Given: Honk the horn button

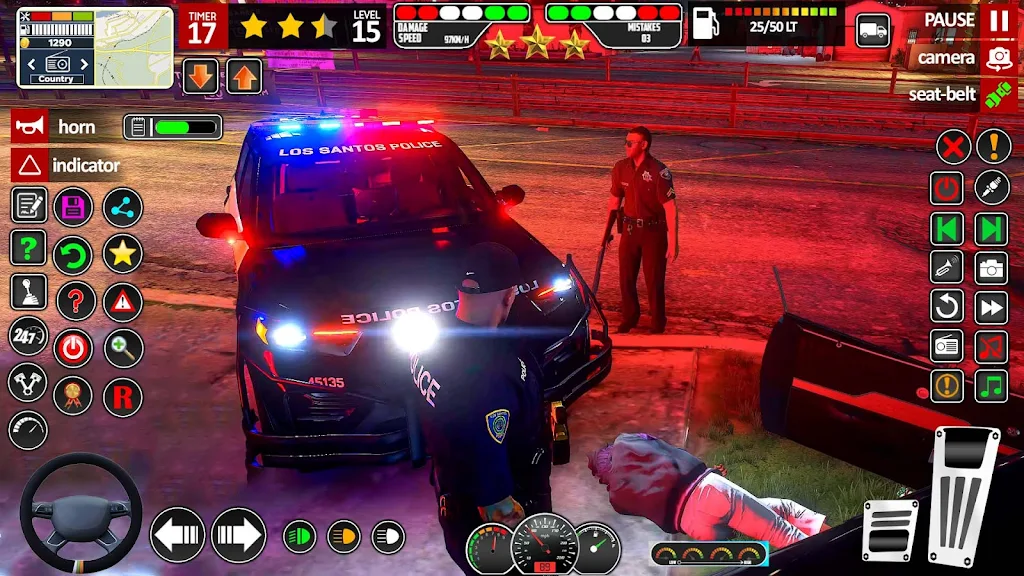Looking at the screenshot, I should point(29,127).
